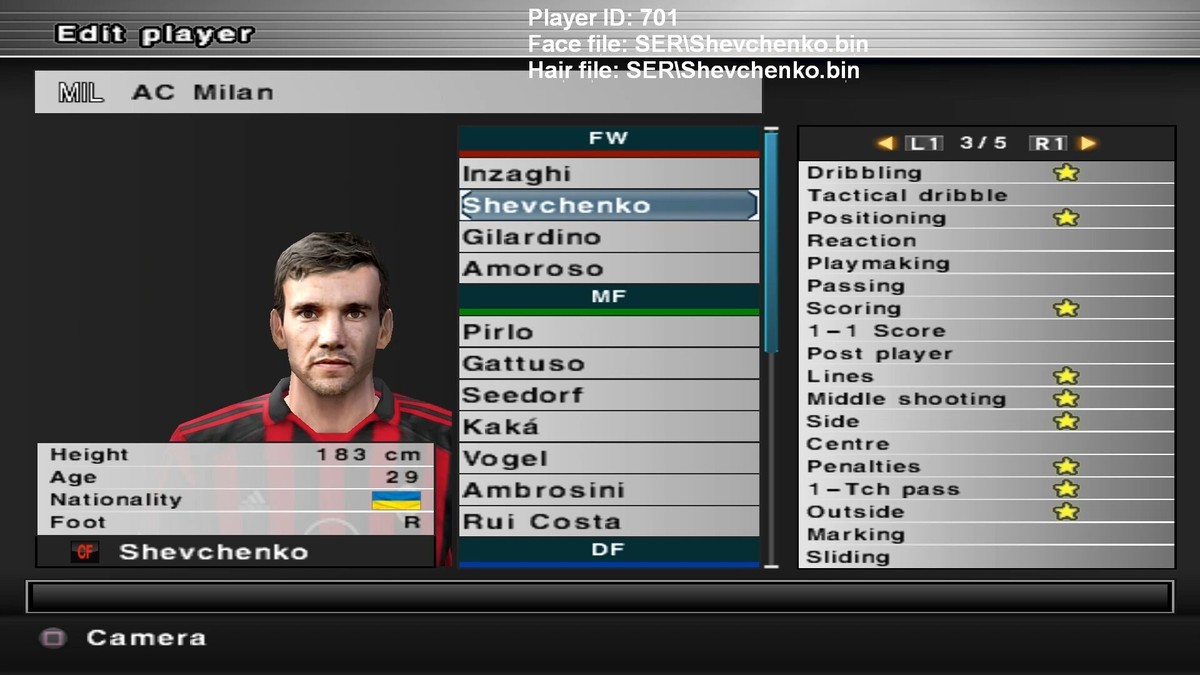Pick Seedorf in the MF list
The height and width of the screenshot is (675, 1200).
point(608,395)
